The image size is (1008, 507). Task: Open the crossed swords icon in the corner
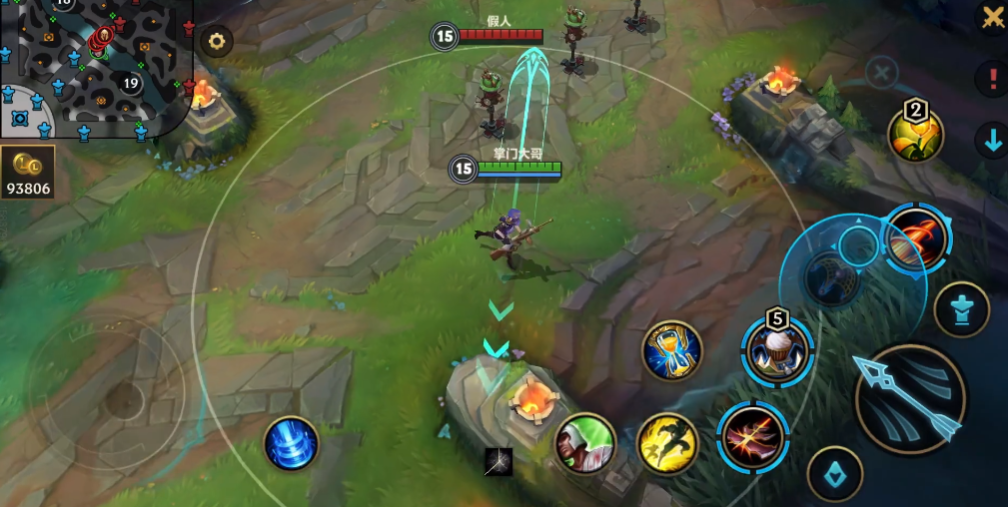[990, 17]
